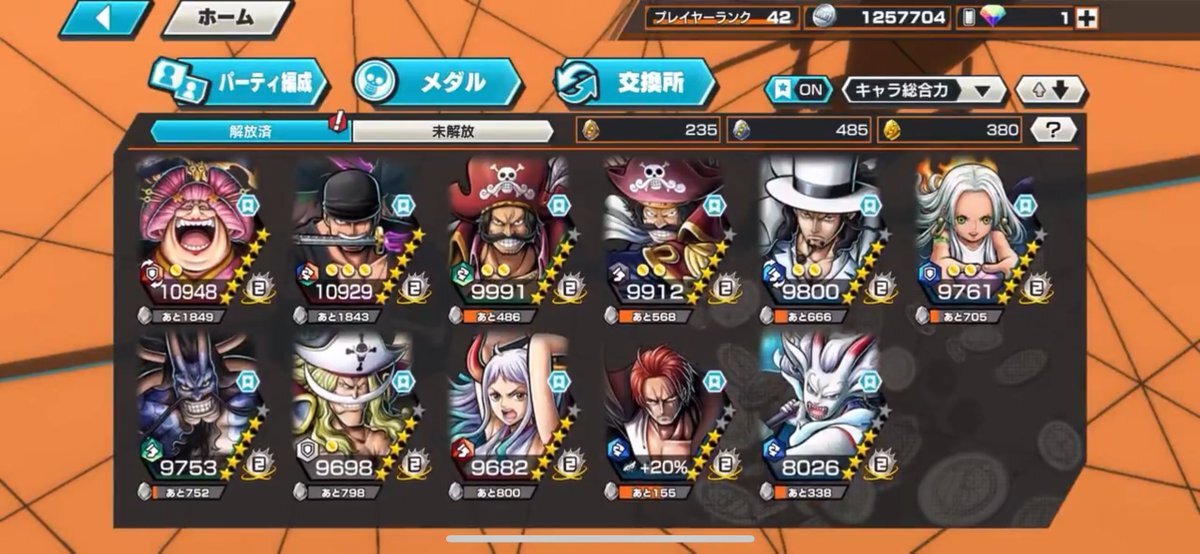Open パーティ編成 party setup
1200x554 pixels.
pos(238,84)
